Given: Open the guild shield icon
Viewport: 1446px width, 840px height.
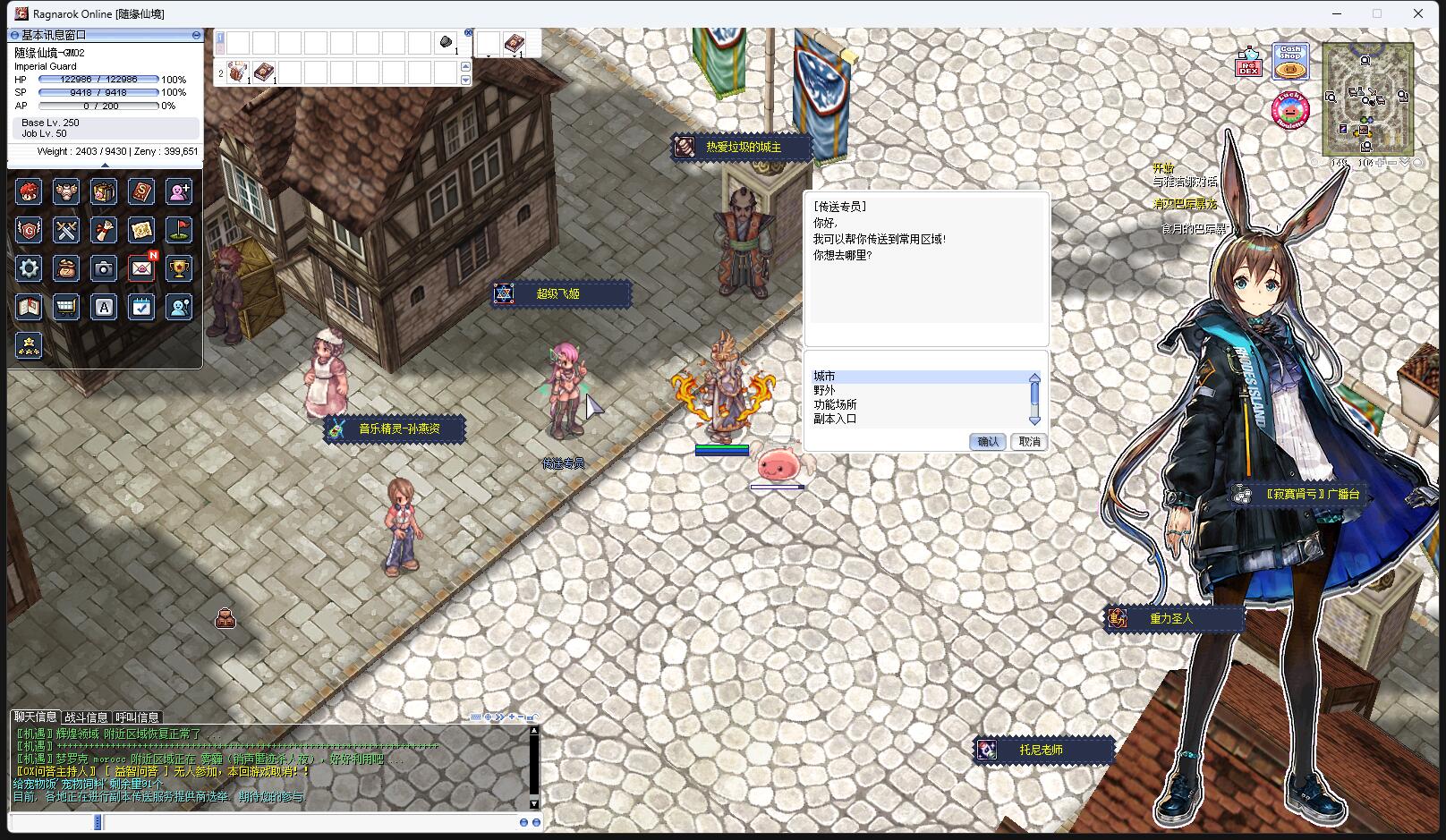Looking at the screenshot, I should [x=29, y=230].
